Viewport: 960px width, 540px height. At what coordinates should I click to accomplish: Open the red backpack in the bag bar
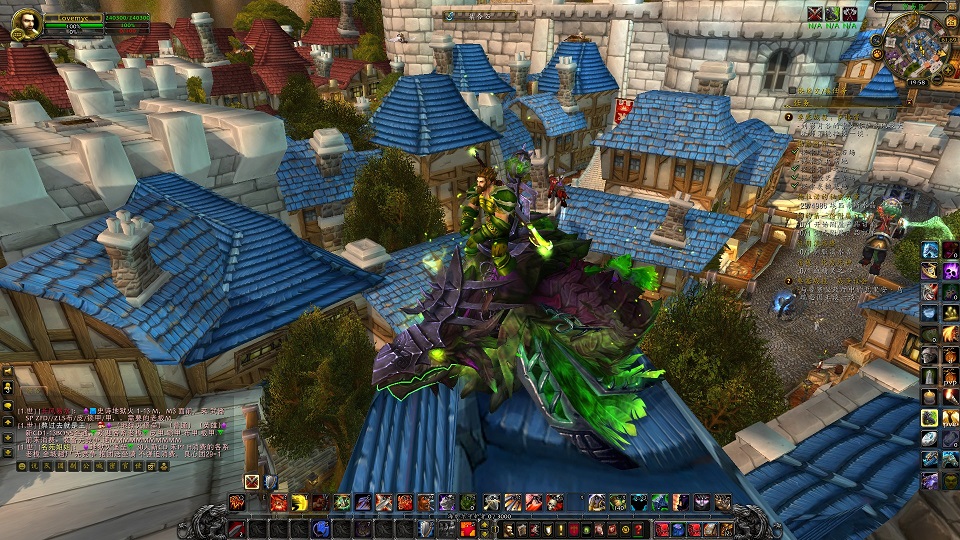click(663, 529)
